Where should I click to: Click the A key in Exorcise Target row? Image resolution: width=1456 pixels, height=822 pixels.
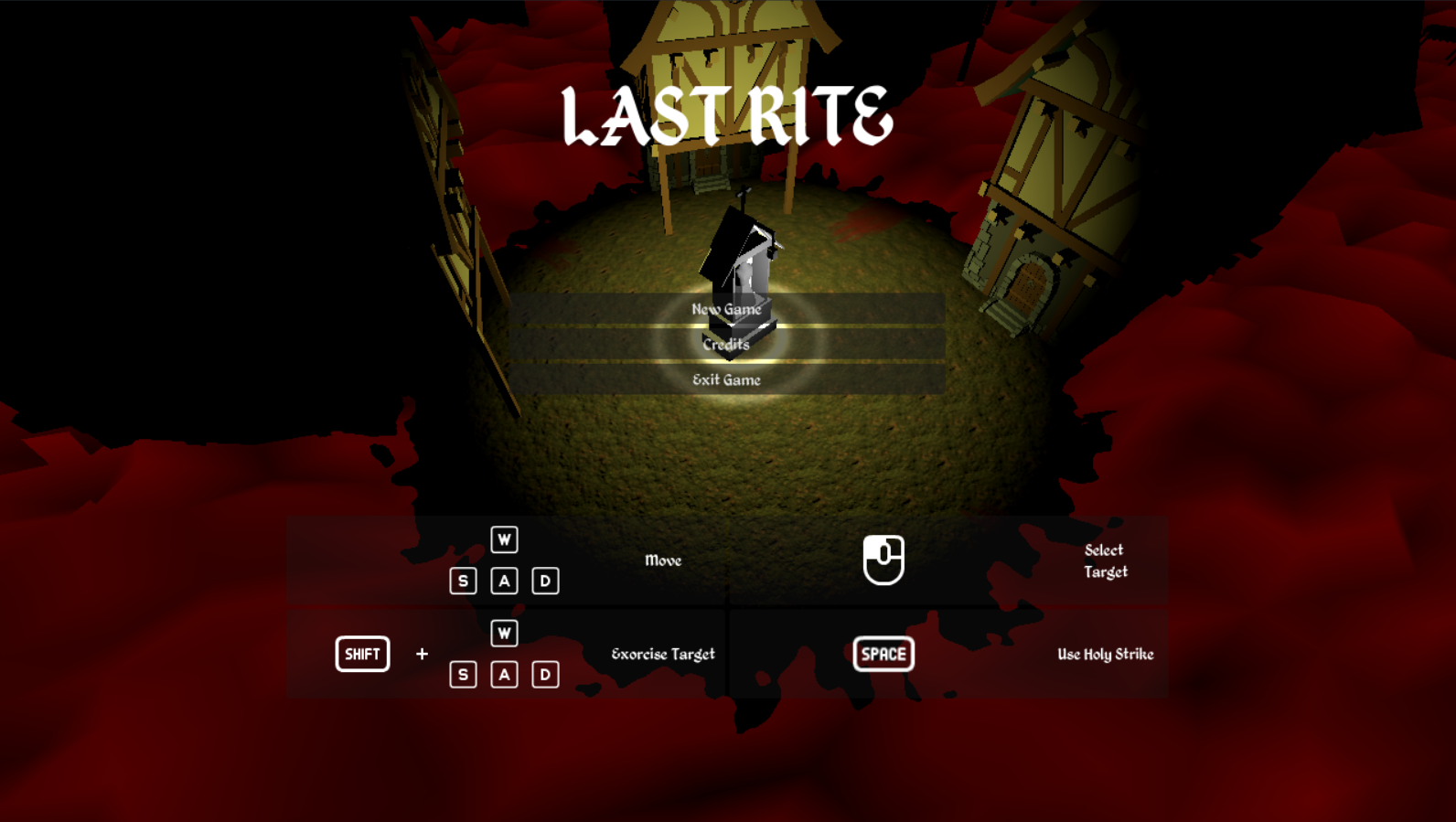tap(504, 674)
